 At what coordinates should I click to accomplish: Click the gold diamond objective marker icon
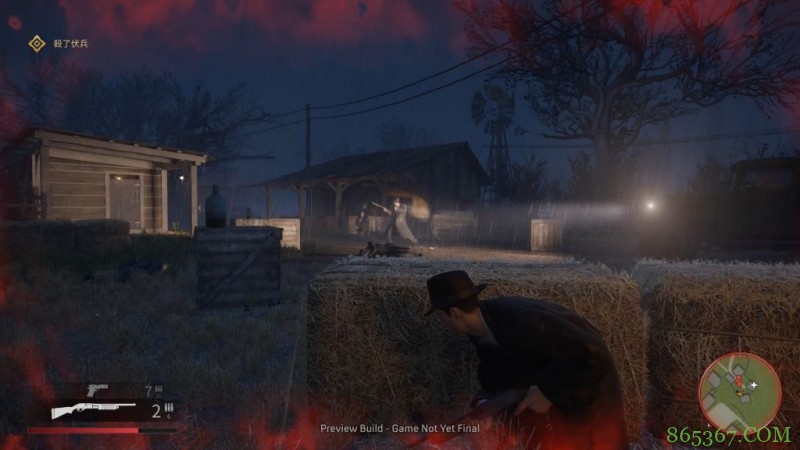[x=37, y=43]
